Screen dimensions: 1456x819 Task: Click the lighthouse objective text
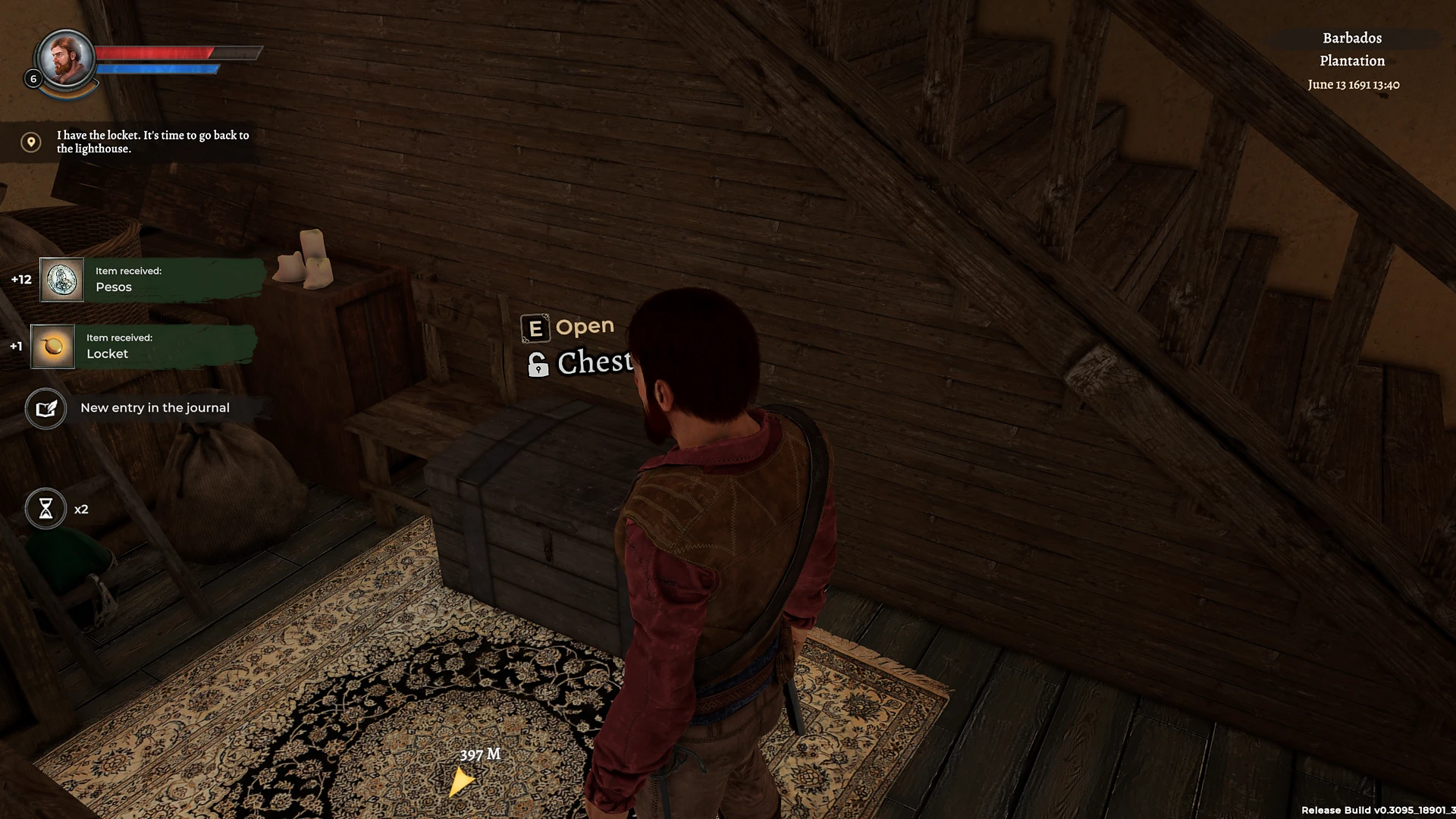pos(152,143)
